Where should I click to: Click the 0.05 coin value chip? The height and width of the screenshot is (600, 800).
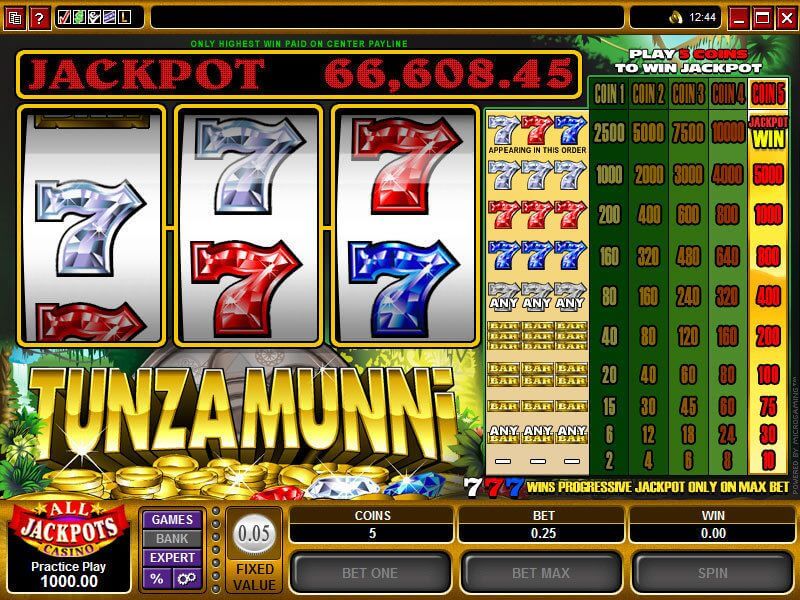tap(254, 533)
